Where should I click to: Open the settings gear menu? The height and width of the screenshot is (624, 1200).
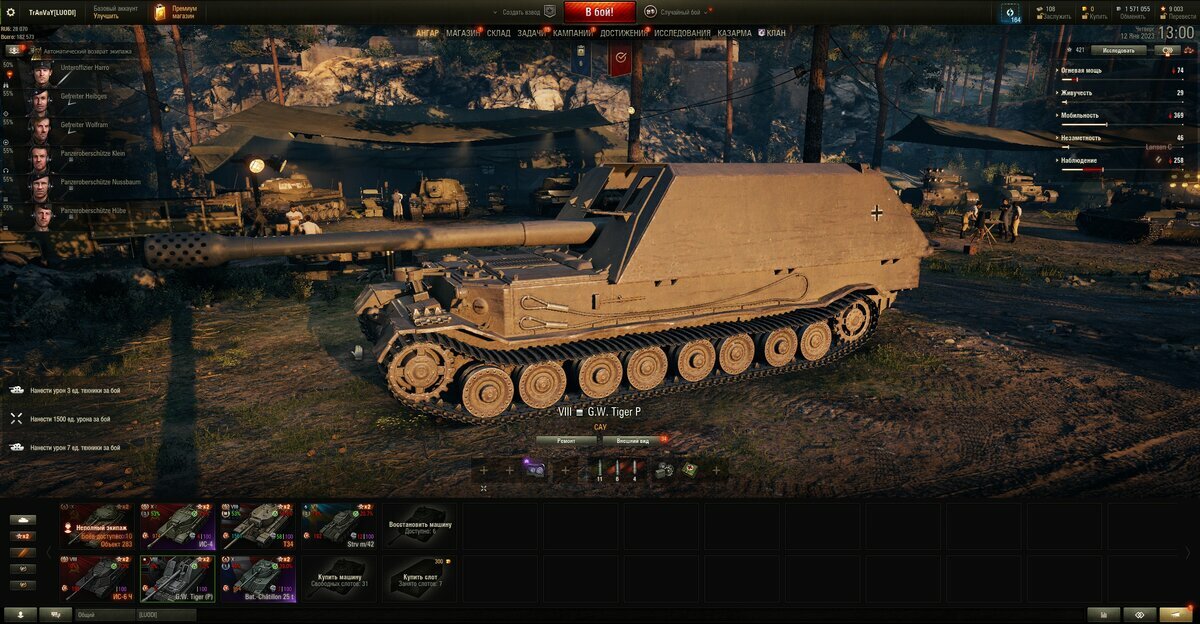[12, 12]
